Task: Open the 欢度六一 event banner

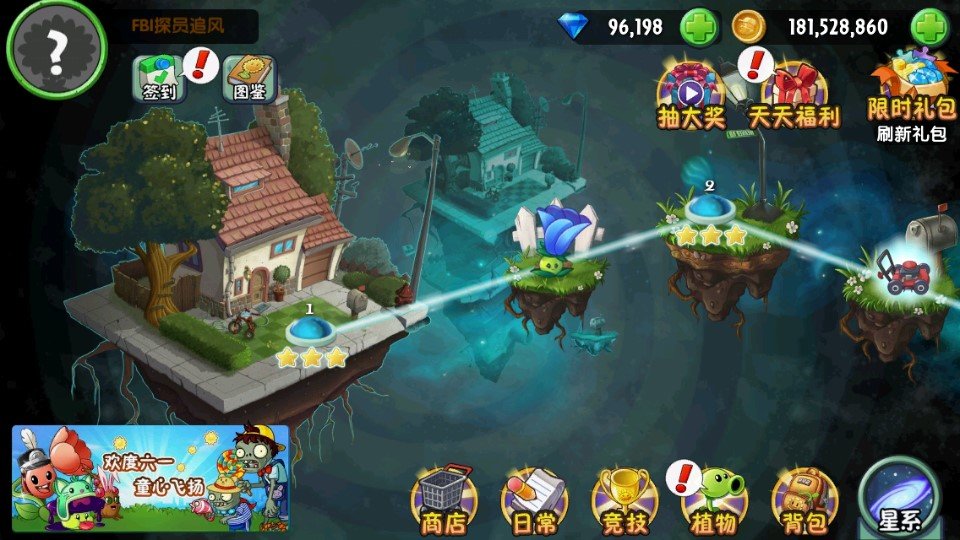Action: coord(150,478)
